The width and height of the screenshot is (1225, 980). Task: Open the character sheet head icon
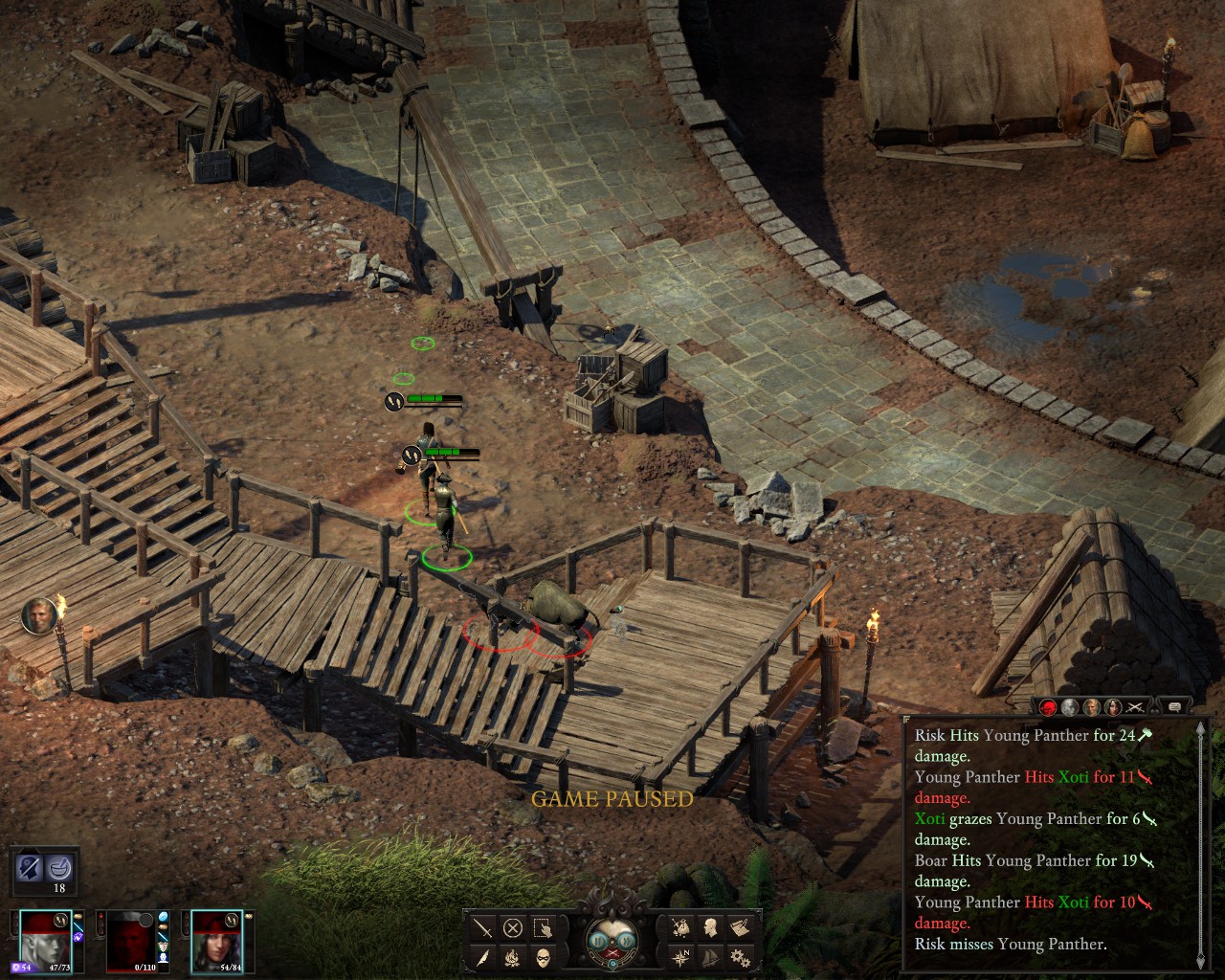click(x=710, y=927)
